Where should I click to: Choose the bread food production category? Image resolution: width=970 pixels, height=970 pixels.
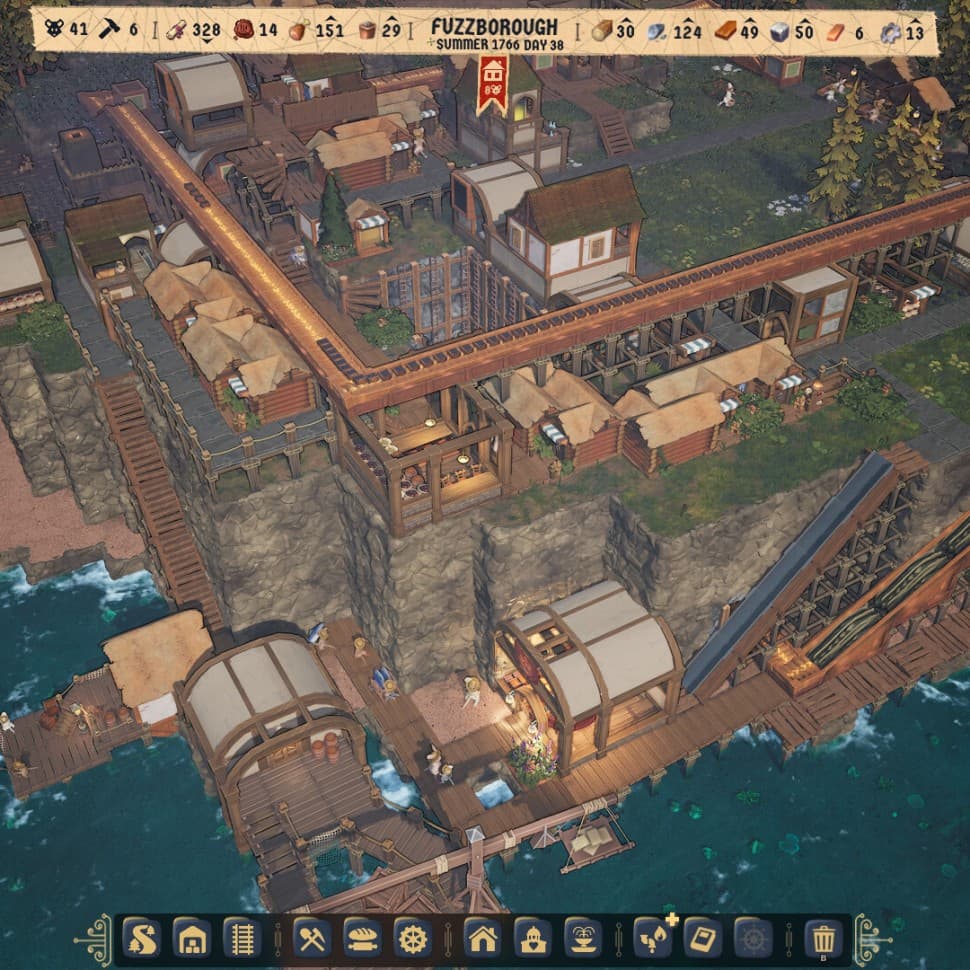point(362,939)
